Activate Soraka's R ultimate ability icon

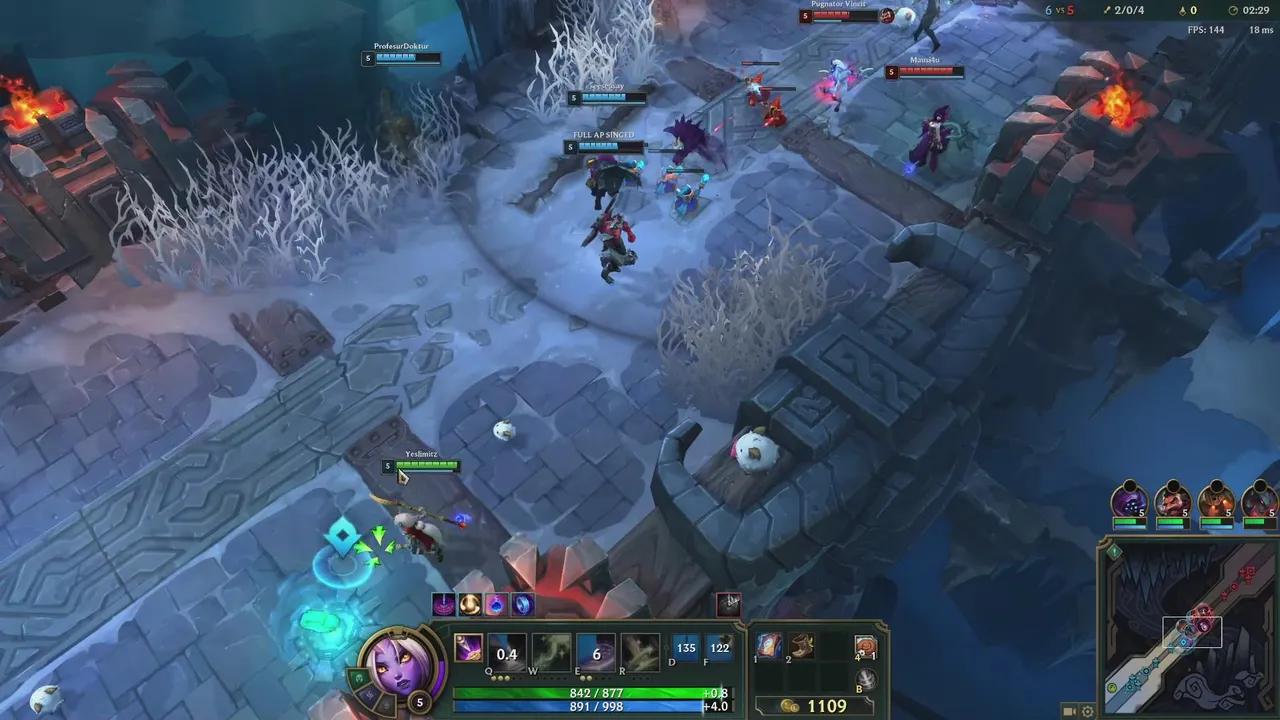[639, 652]
